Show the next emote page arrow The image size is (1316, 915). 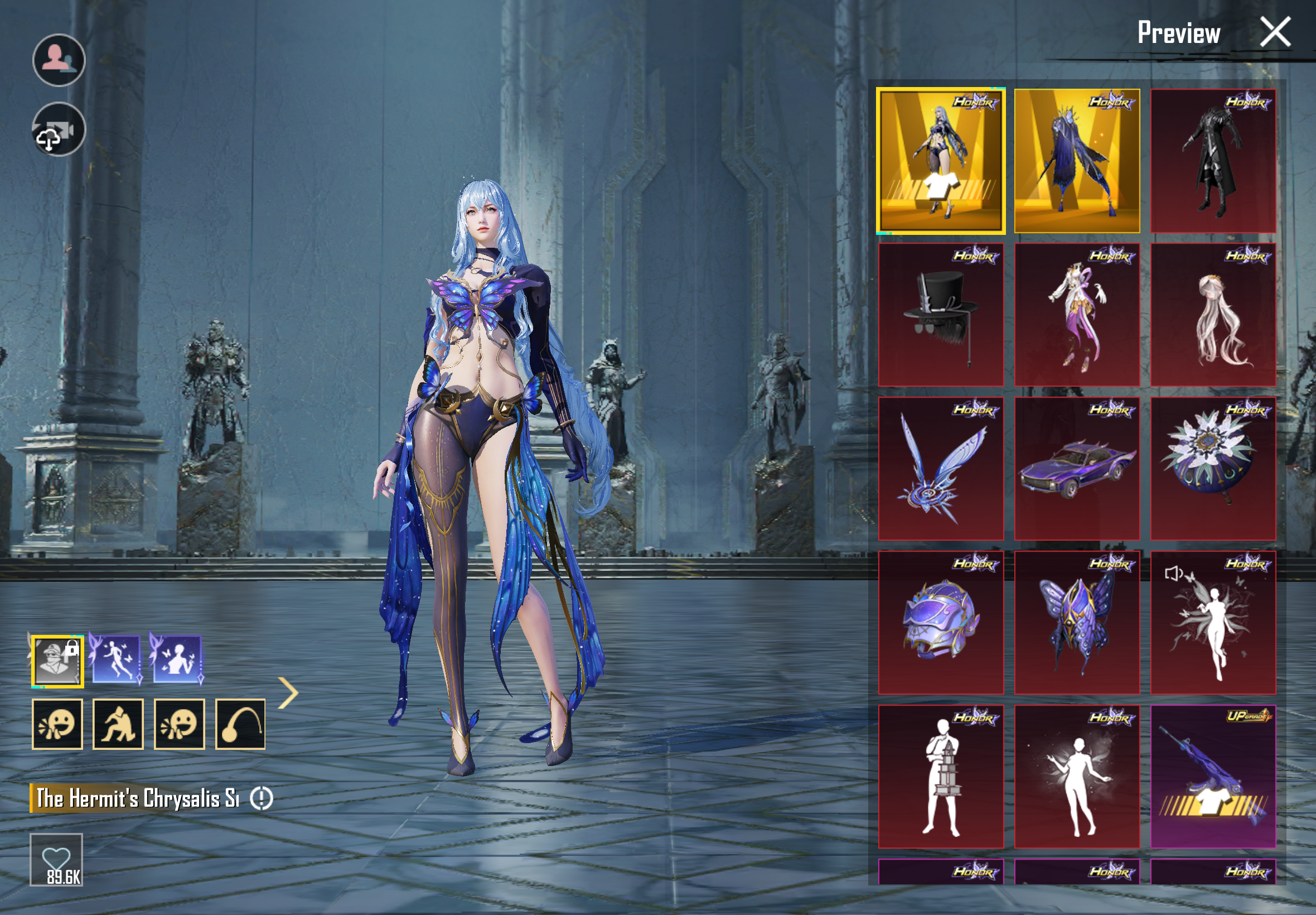289,692
